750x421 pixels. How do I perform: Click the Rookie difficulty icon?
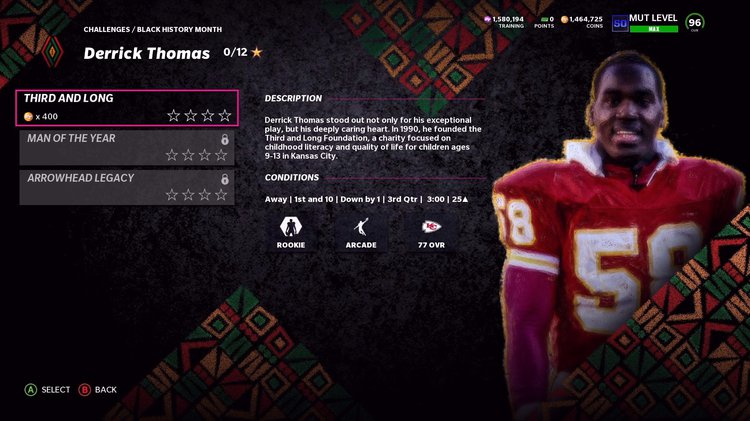tap(291, 225)
